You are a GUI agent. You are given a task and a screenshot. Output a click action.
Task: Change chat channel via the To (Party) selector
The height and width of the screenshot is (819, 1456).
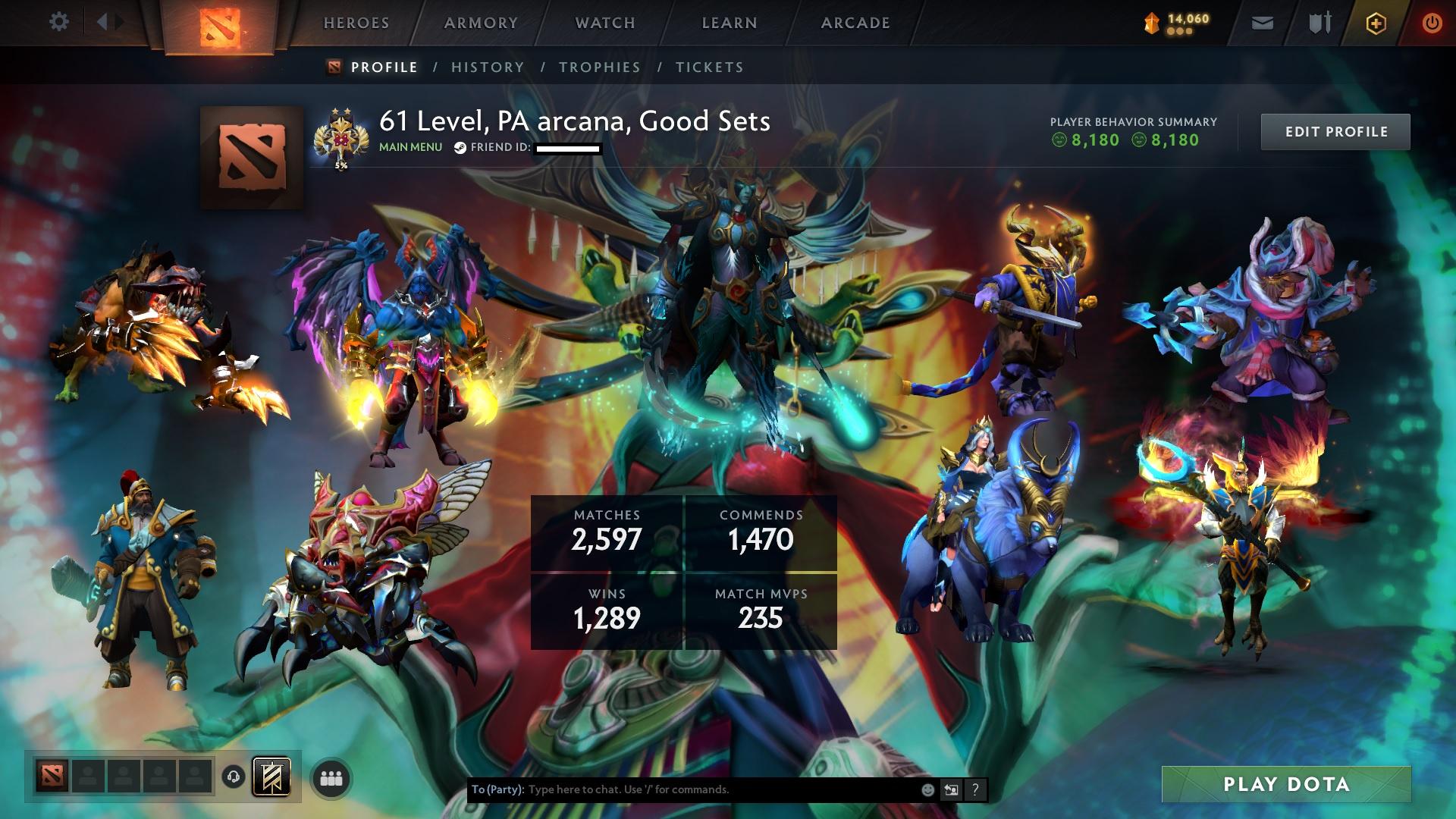pyautogui.click(x=497, y=789)
